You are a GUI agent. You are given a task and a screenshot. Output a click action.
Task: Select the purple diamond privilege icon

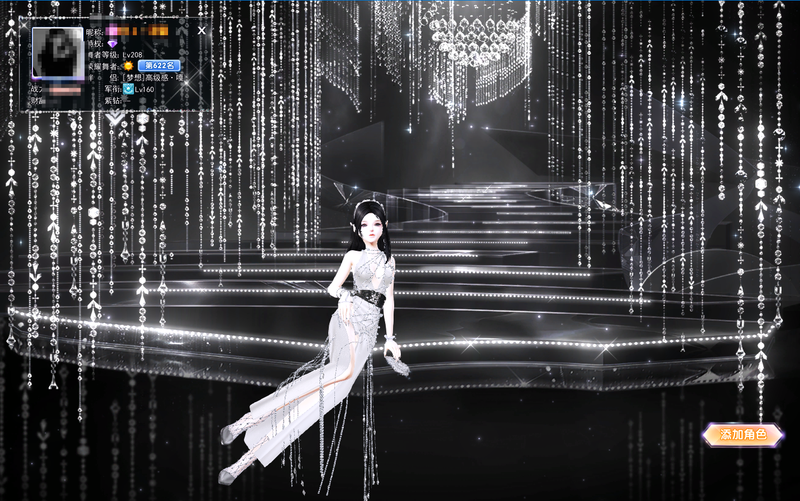(x=112, y=44)
